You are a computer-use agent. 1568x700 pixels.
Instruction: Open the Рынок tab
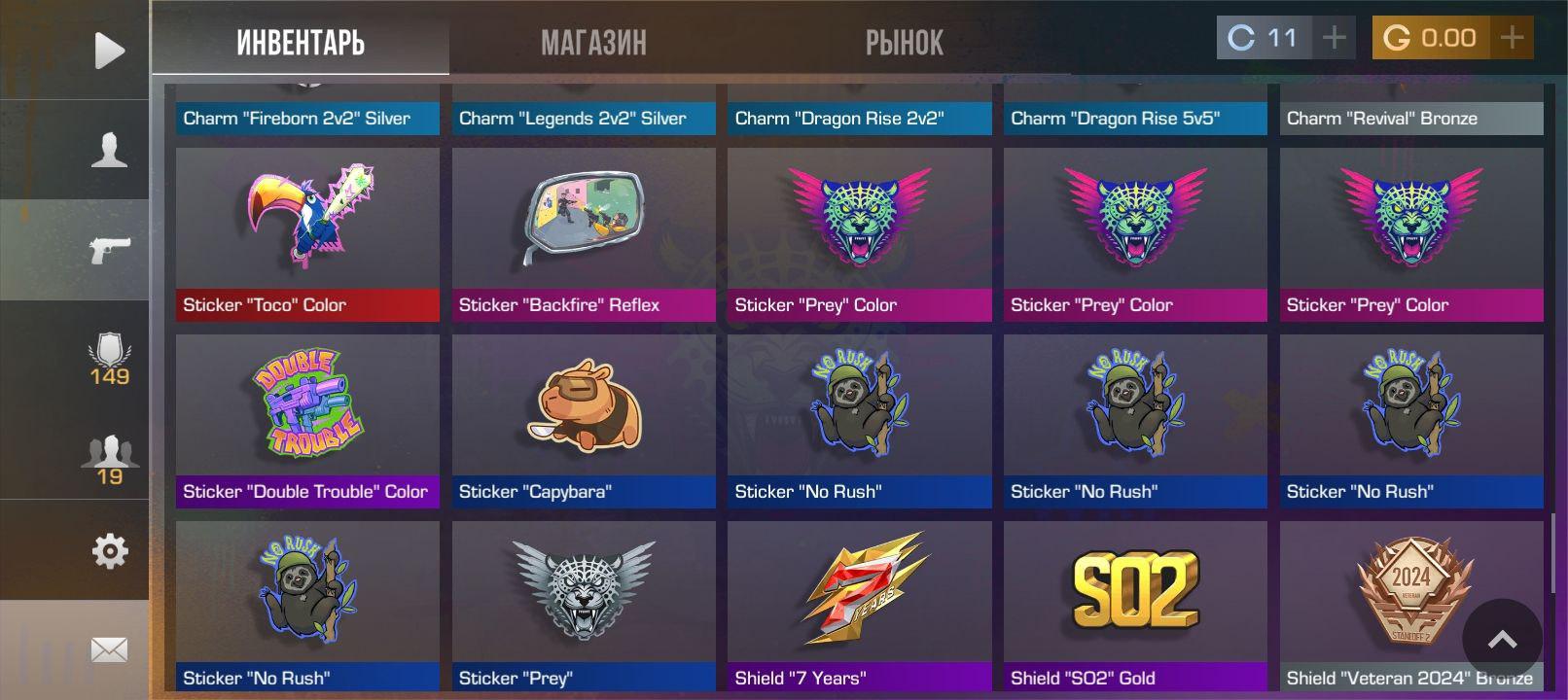[904, 43]
